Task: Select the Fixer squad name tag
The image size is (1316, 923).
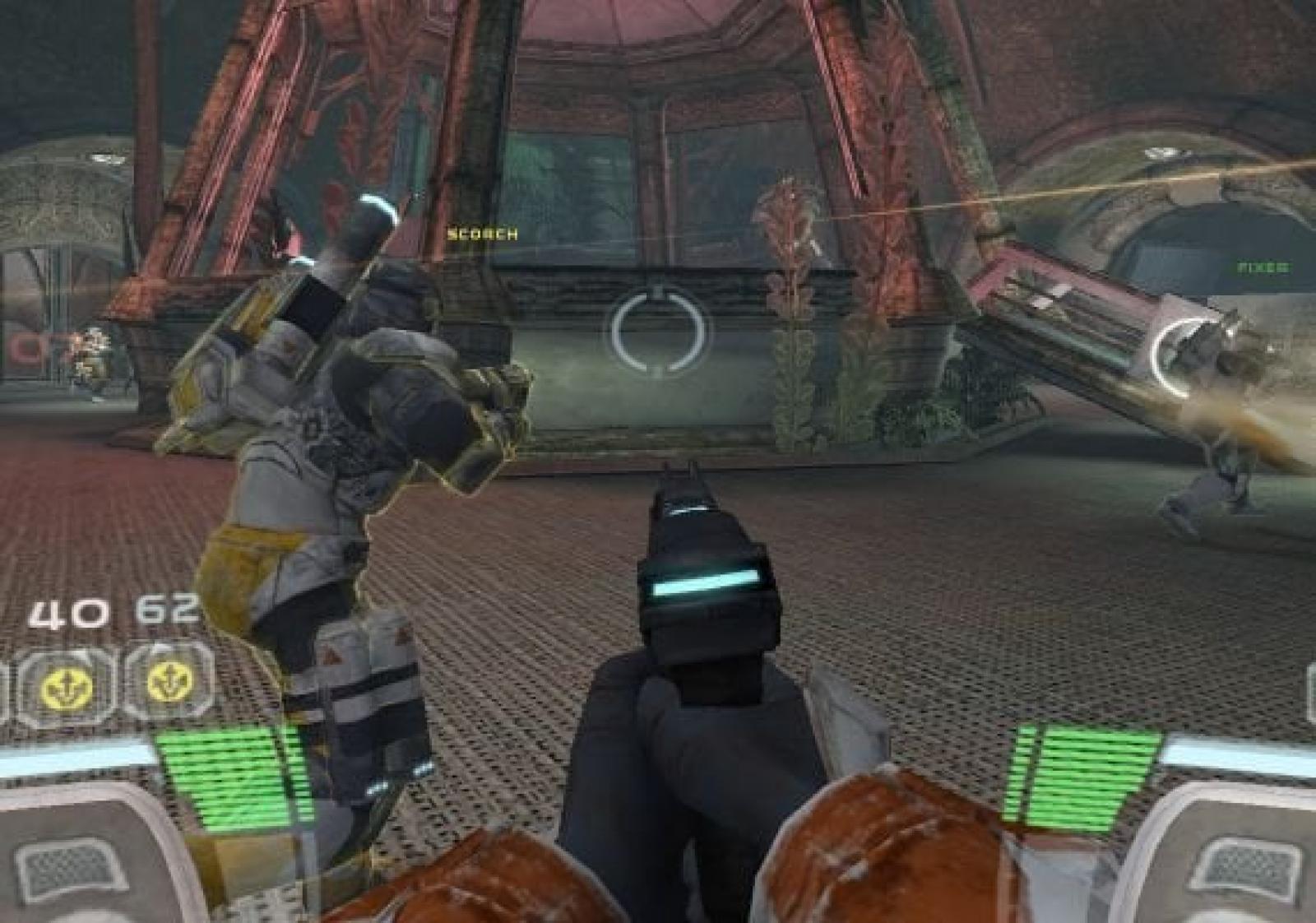Action: coord(1263,267)
